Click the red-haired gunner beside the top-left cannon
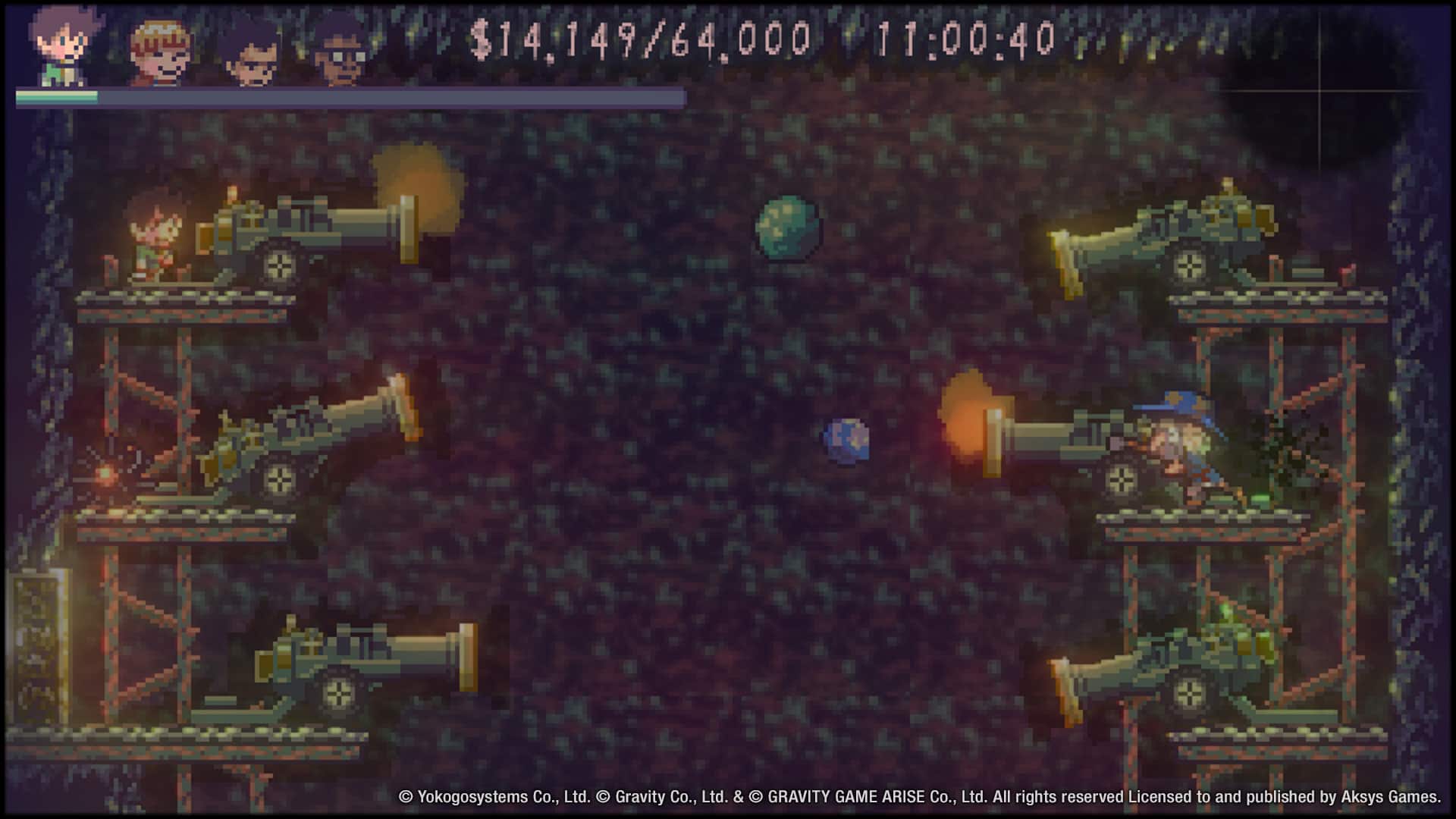Screen dimensions: 1456x819 155,231
